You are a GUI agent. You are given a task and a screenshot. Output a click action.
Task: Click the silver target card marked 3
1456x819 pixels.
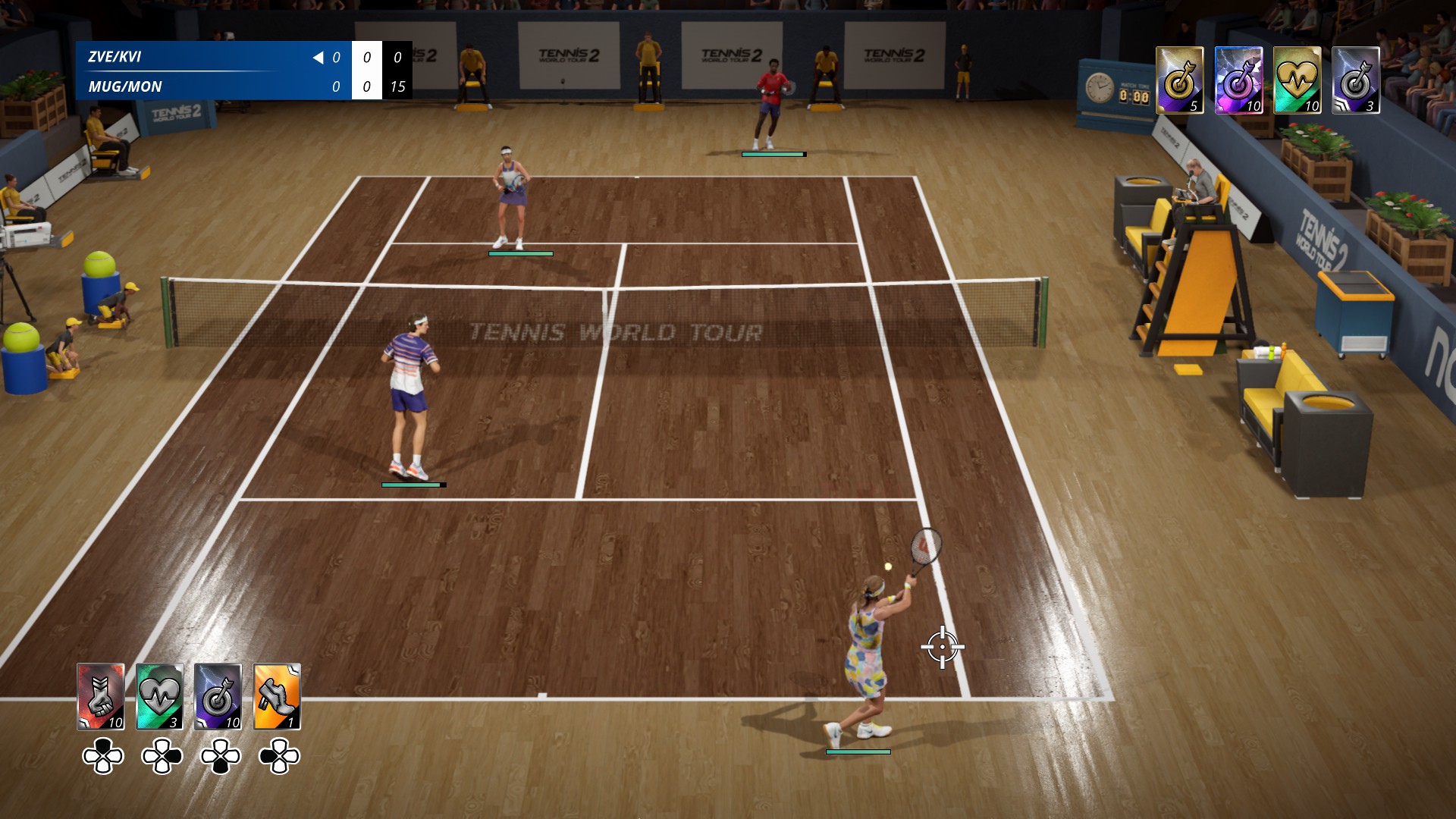point(1355,80)
